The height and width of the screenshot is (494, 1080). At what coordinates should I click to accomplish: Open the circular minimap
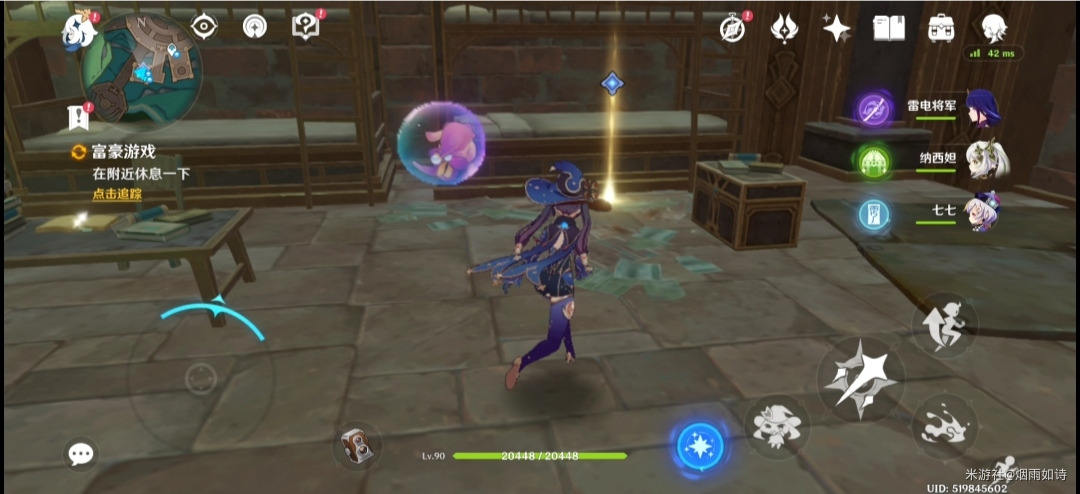coord(141,67)
